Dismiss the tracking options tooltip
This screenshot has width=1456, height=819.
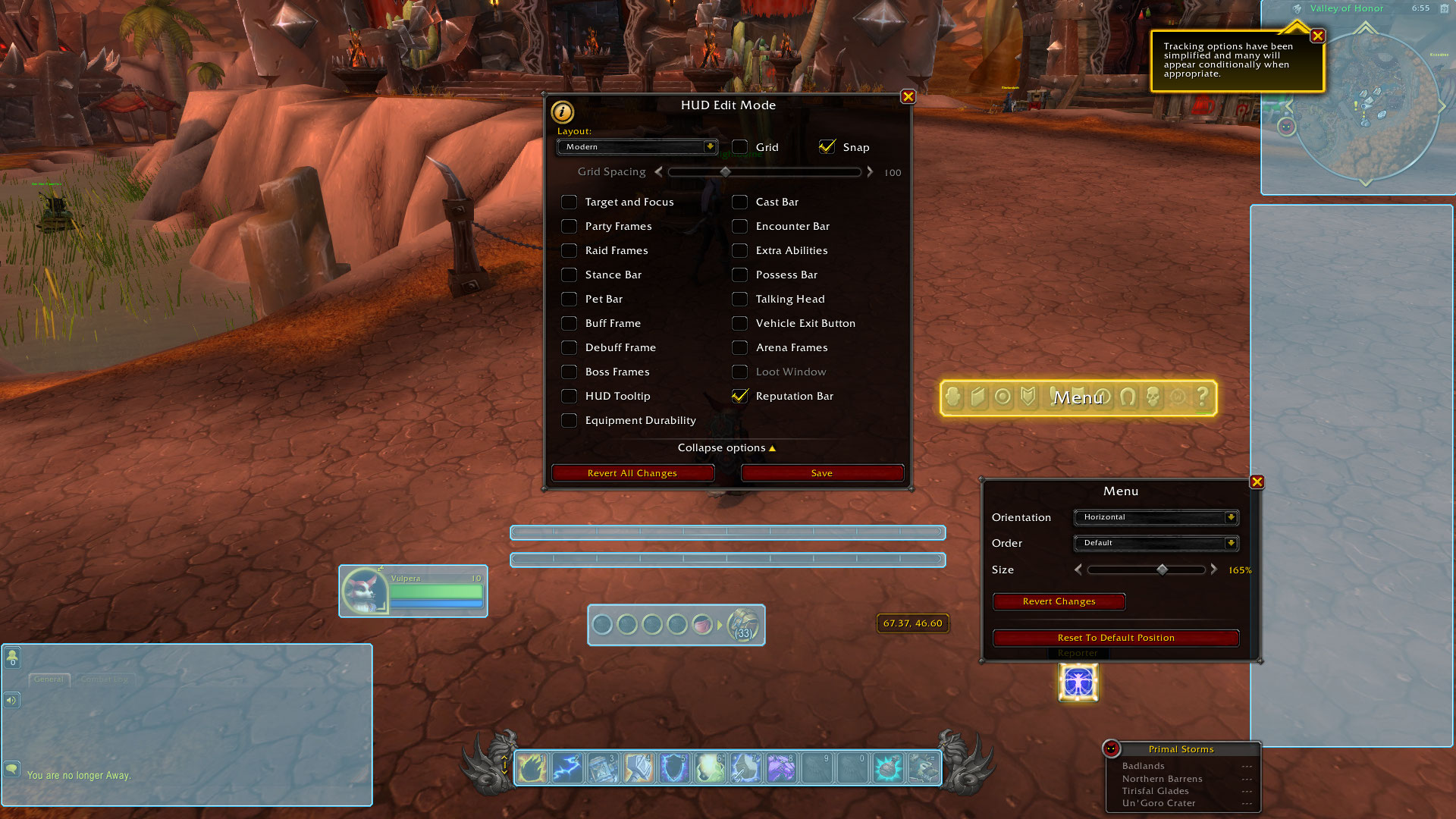(1318, 36)
